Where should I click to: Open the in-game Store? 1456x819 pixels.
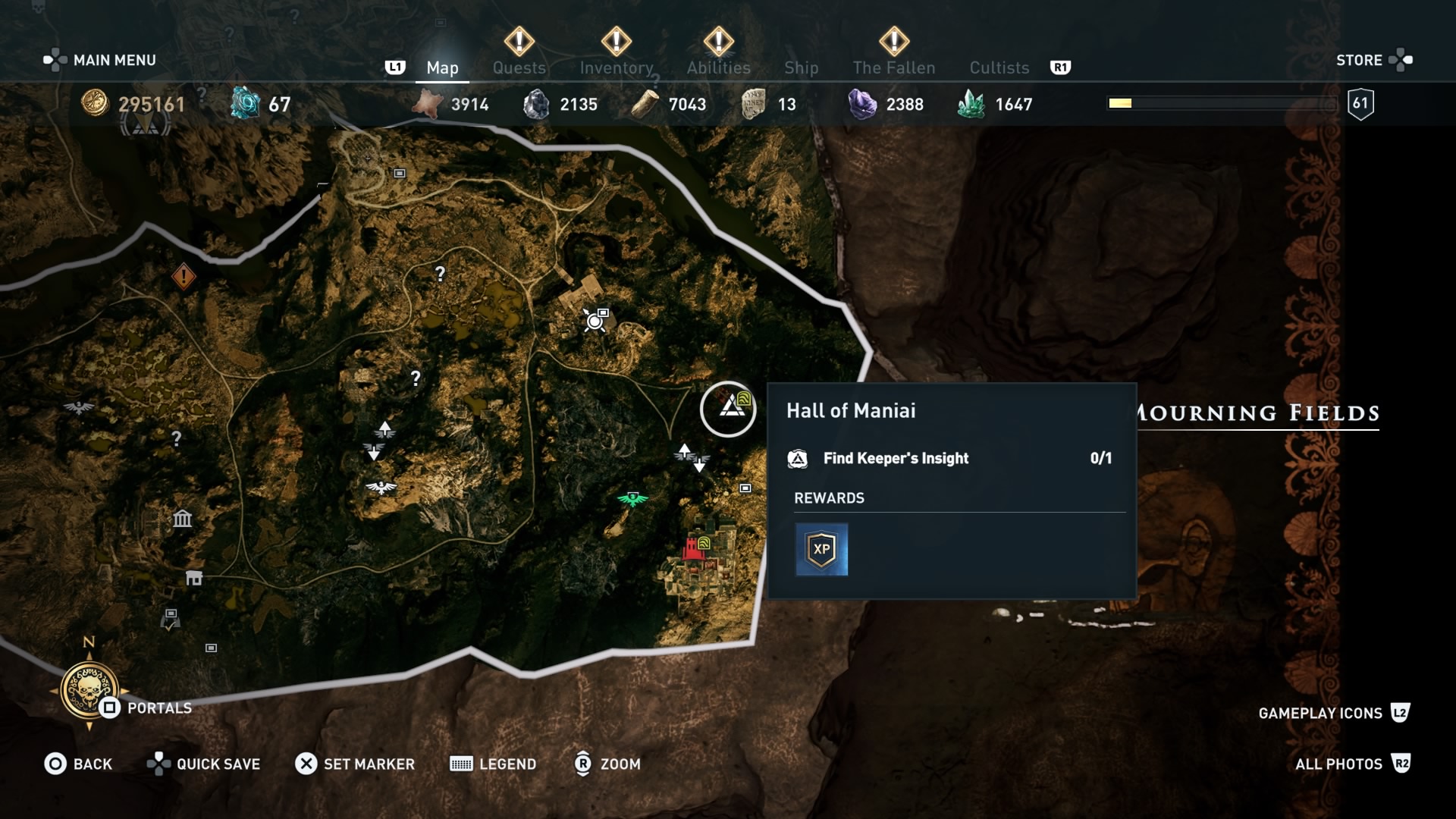click(x=1361, y=60)
